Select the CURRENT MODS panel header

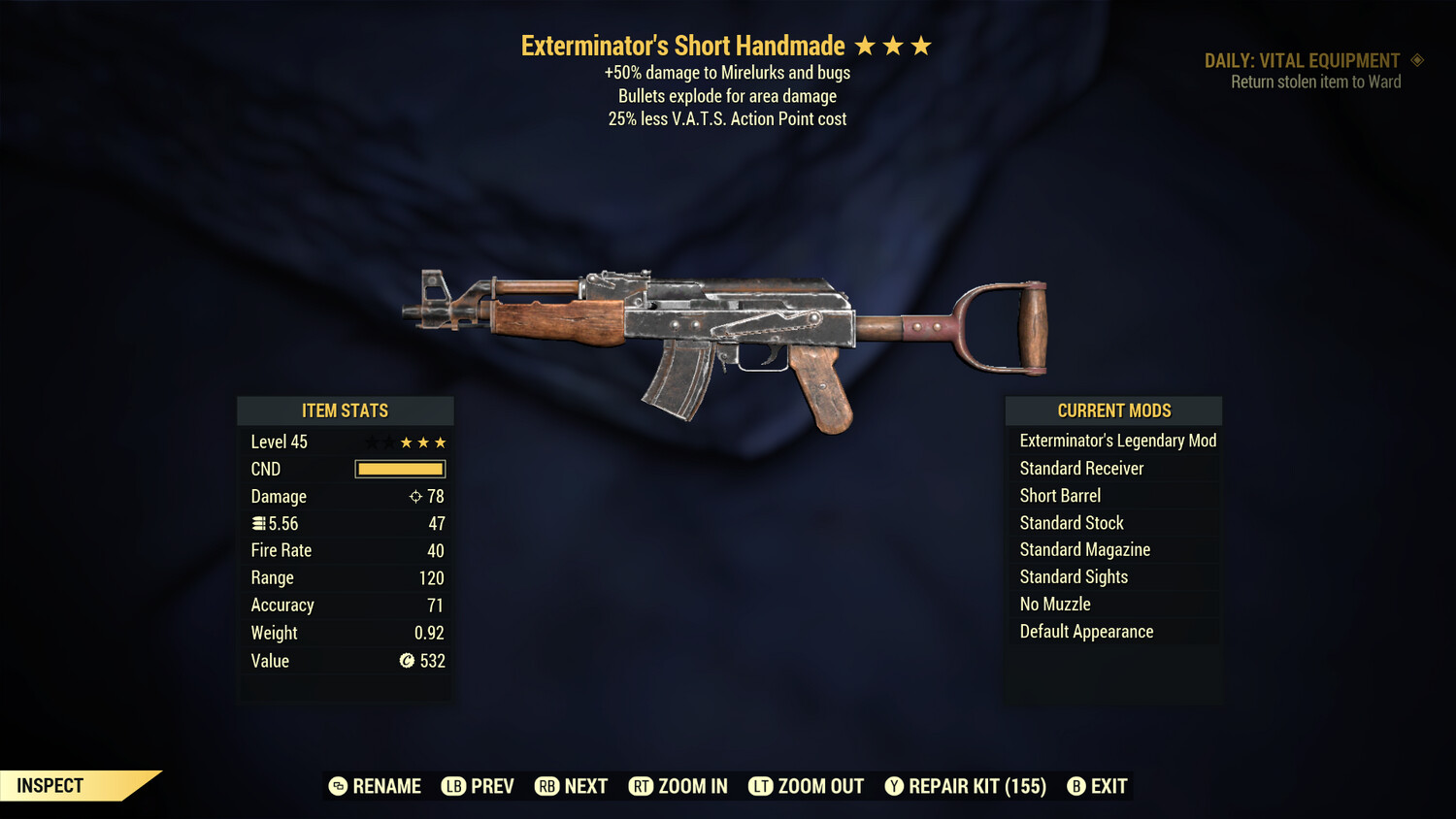click(1113, 410)
